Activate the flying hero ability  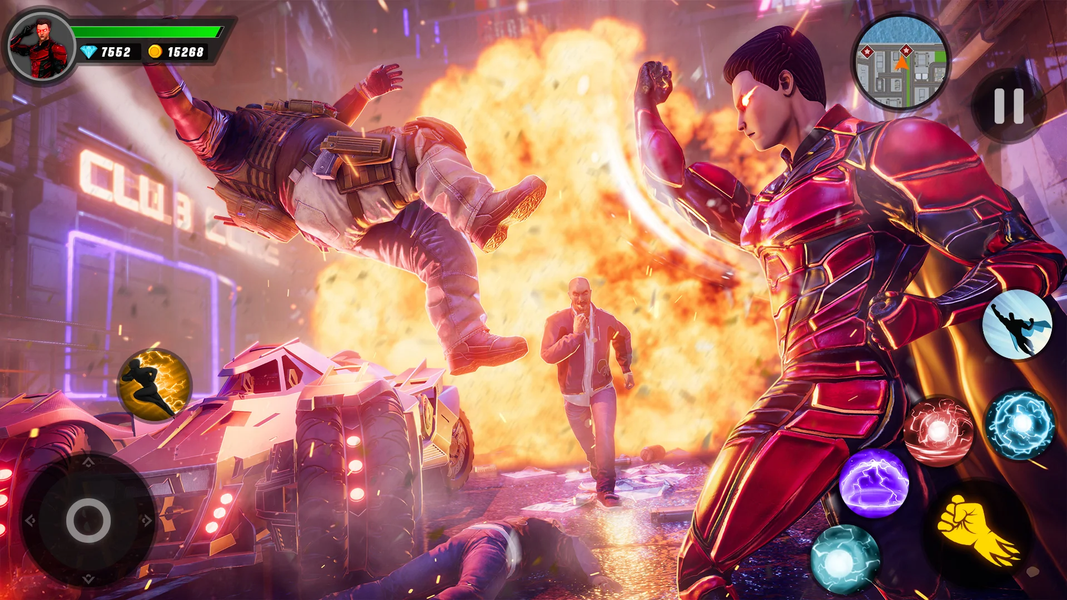(x=1016, y=324)
